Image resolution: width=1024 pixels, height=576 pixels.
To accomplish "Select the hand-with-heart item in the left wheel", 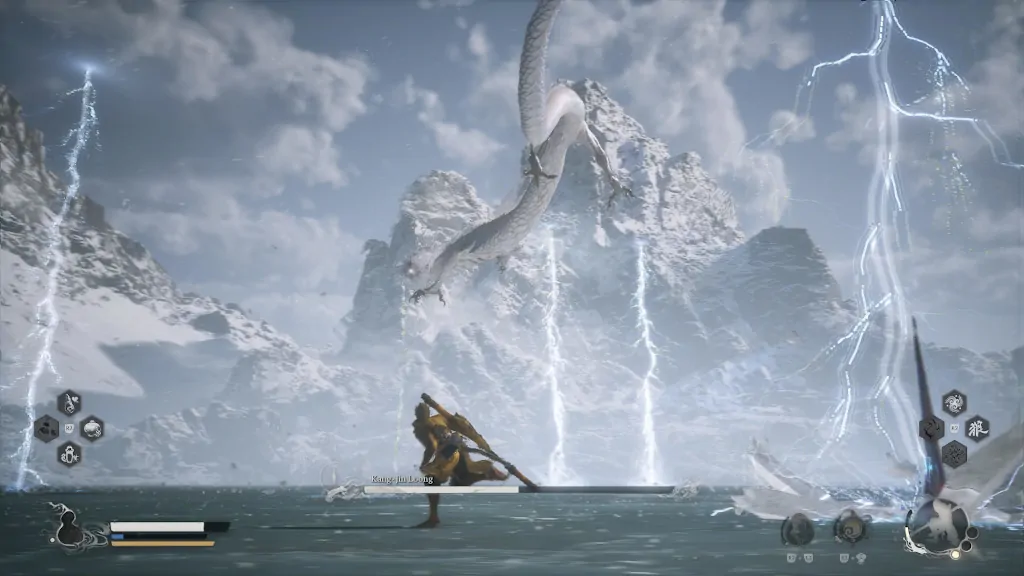I will pyautogui.click(x=70, y=403).
